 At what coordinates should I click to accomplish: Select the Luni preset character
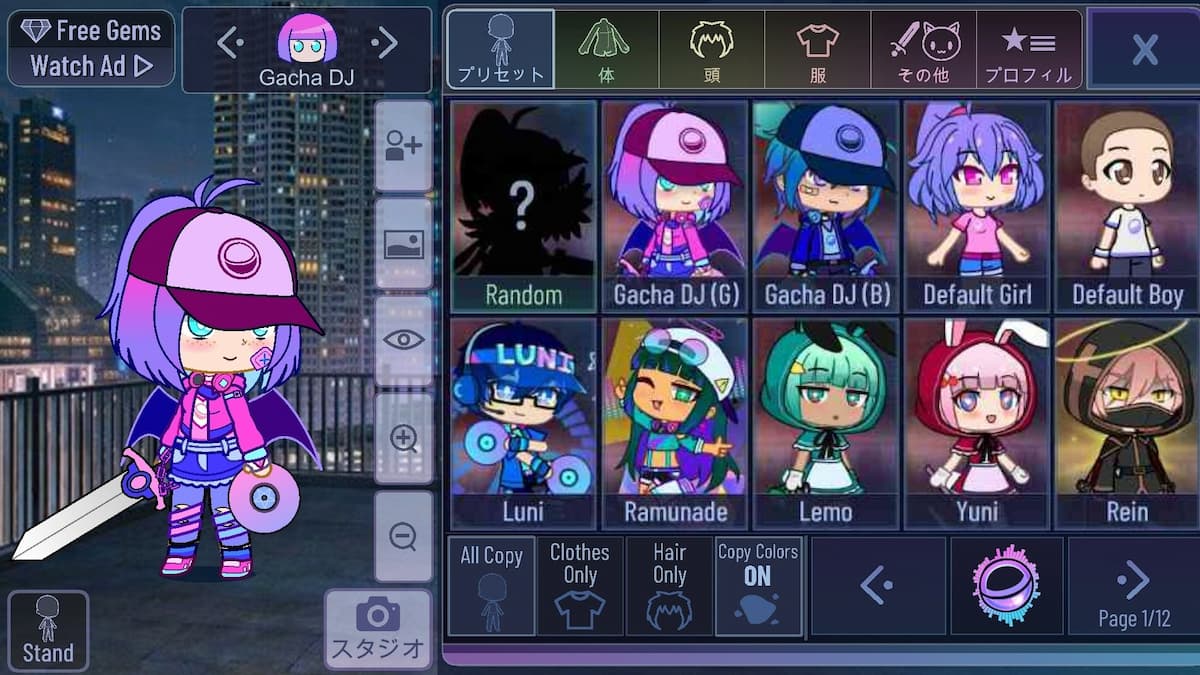(523, 423)
